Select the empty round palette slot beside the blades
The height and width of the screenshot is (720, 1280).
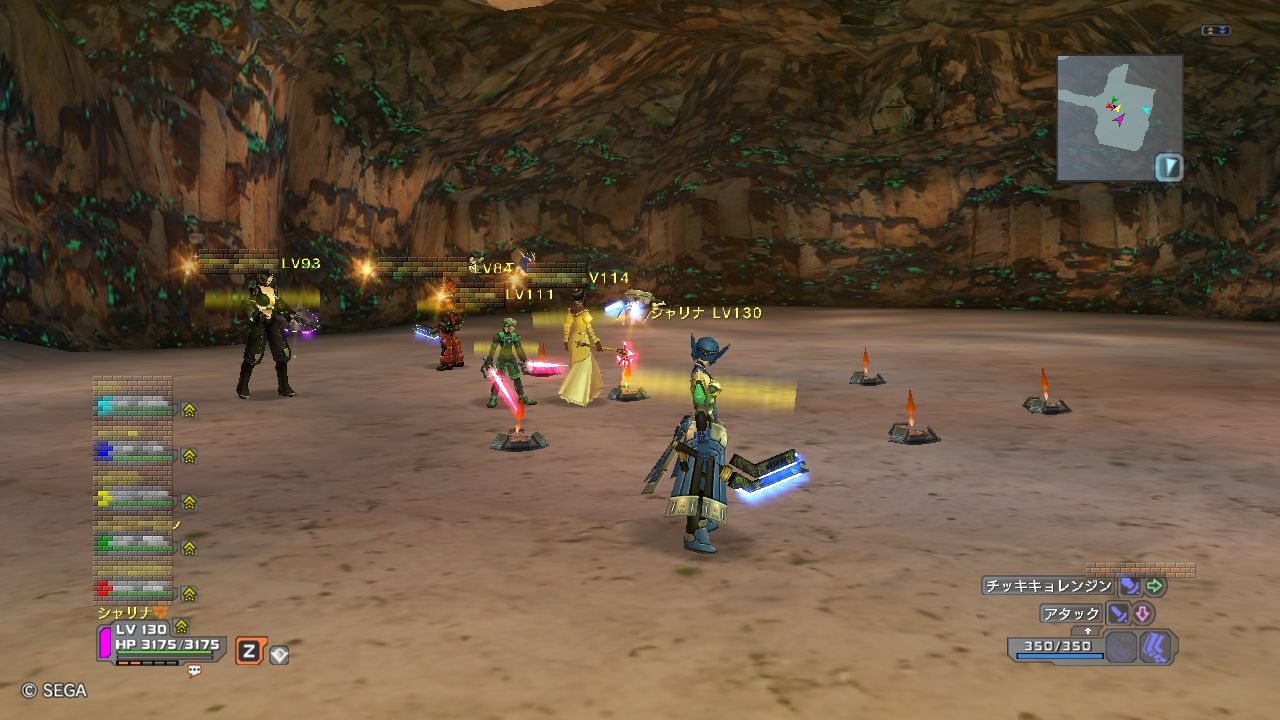1121,648
